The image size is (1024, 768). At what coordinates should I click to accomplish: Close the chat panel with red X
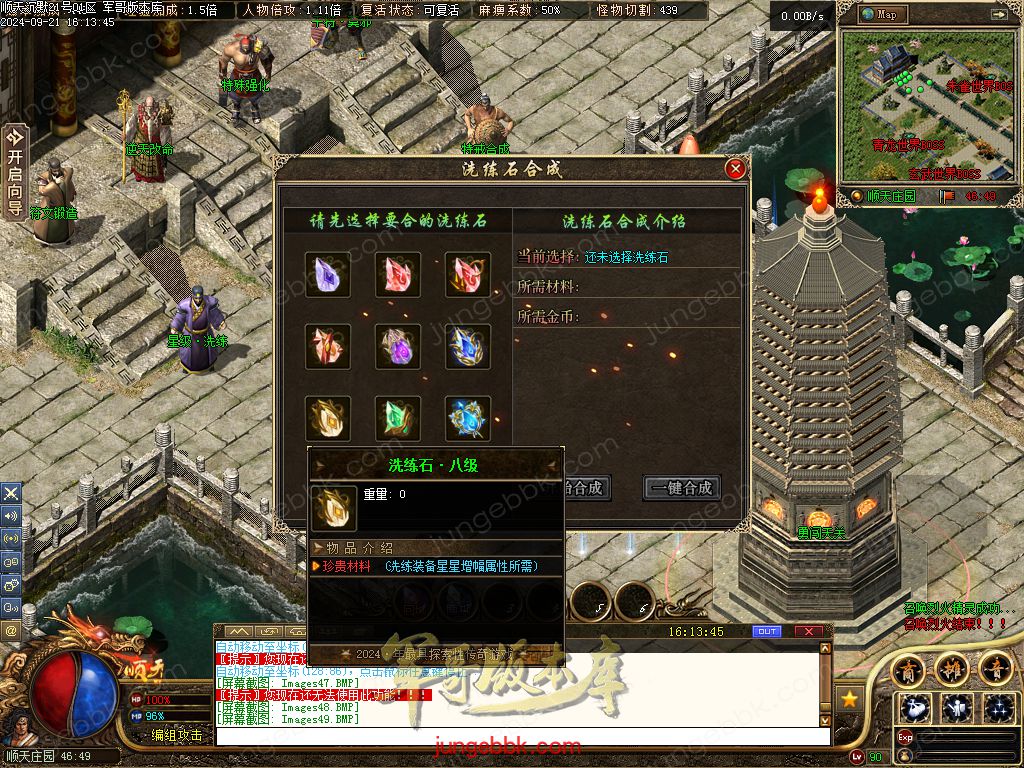pyautogui.click(x=809, y=632)
